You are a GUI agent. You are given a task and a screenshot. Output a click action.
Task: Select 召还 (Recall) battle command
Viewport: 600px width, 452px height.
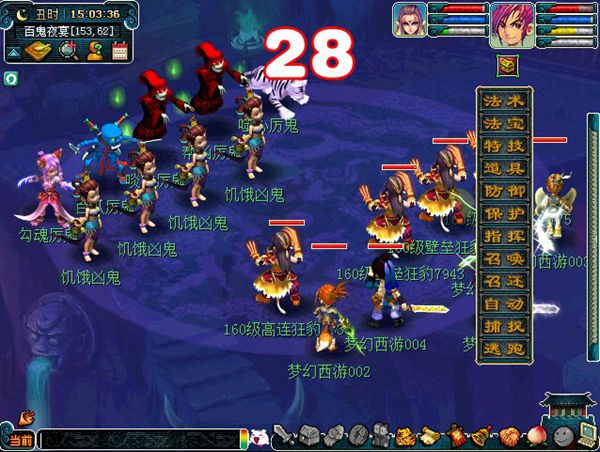coord(504,279)
